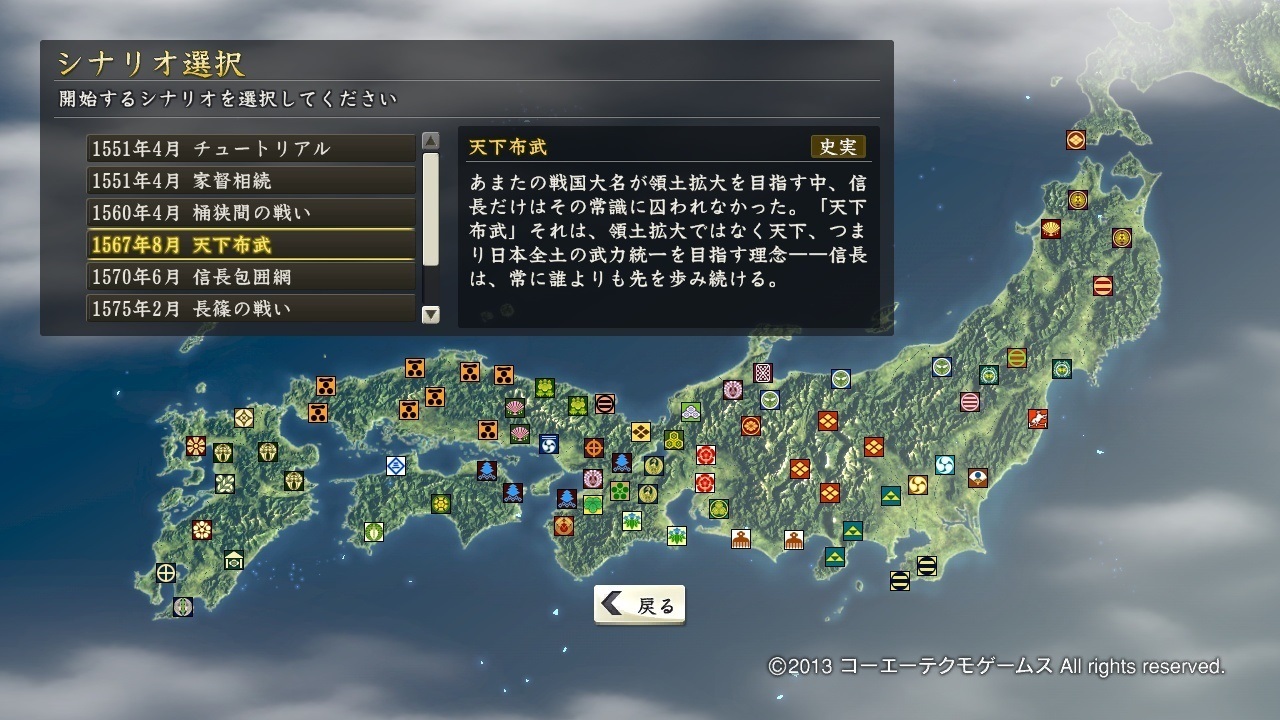This screenshot has width=1280, height=720.
Task: Choose the 1570年6月 信長包囲網 scenario
Action: pyautogui.click(x=250, y=277)
